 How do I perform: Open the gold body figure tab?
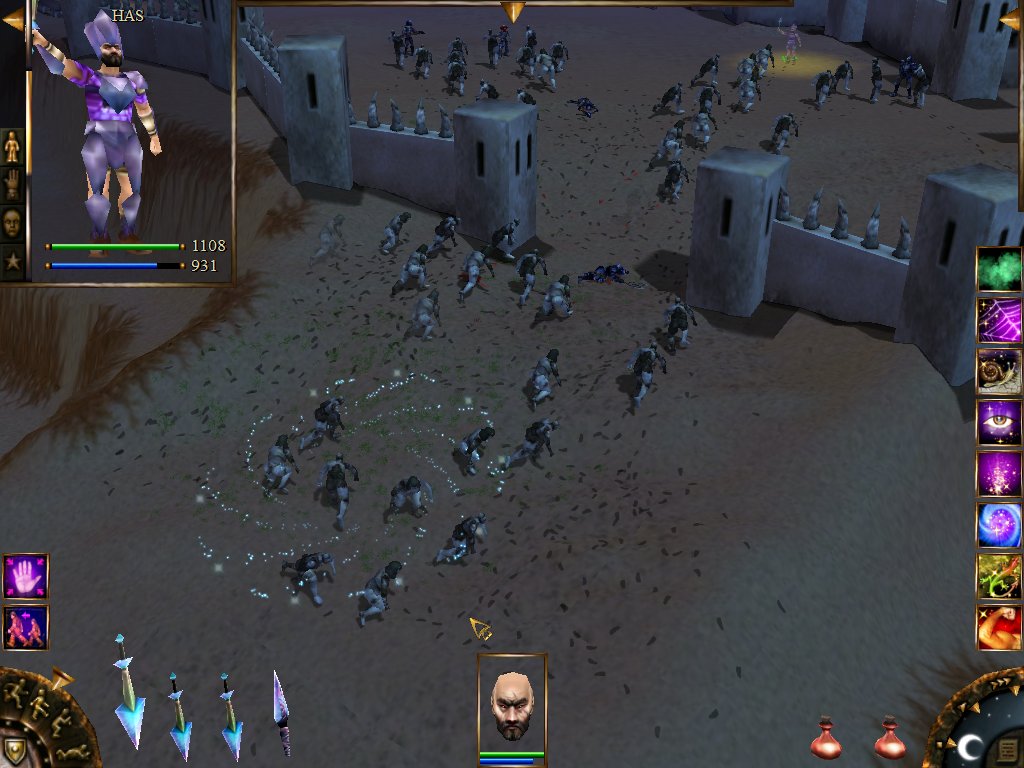(12, 147)
